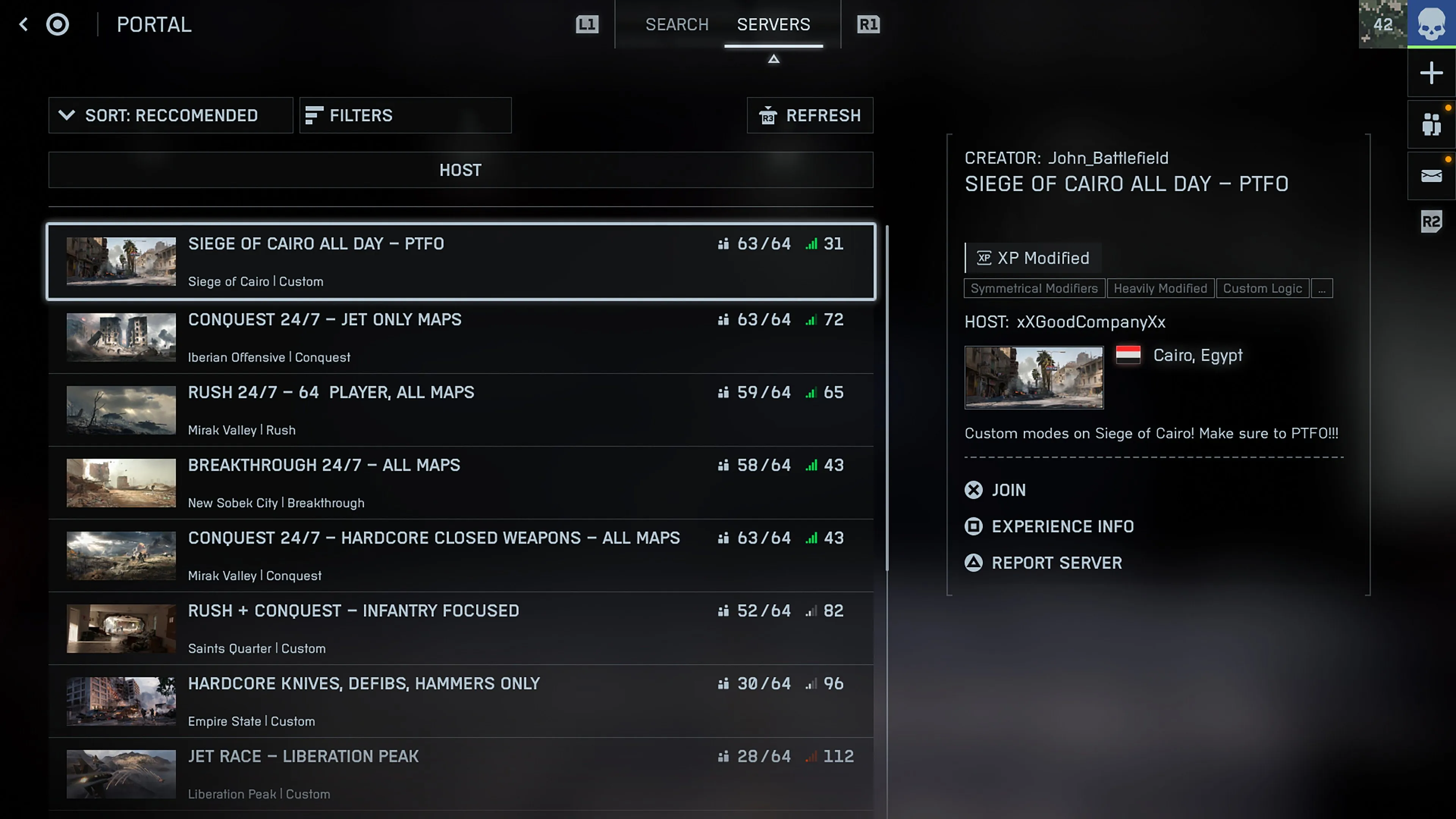Toggle the Heavily Modified tag
Image resolution: width=1456 pixels, height=819 pixels.
click(1160, 288)
